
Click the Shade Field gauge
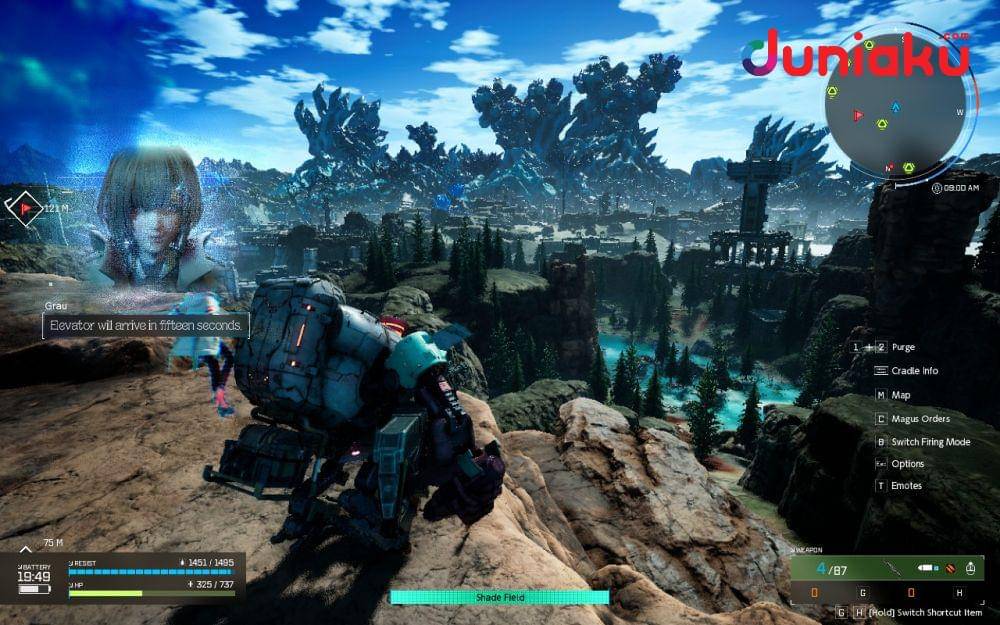click(x=499, y=597)
